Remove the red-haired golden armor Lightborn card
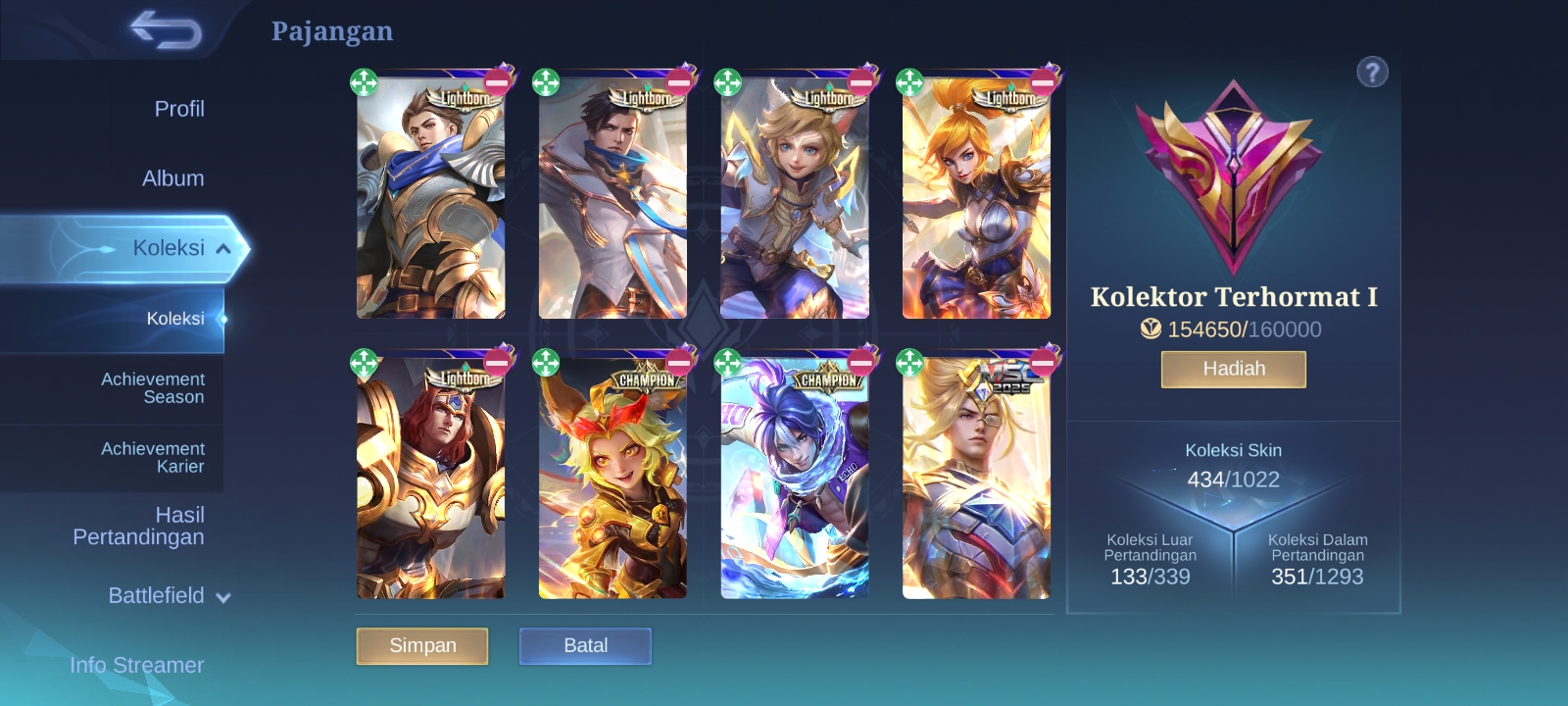The width and height of the screenshot is (1568, 706). click(x=498, y=362)
